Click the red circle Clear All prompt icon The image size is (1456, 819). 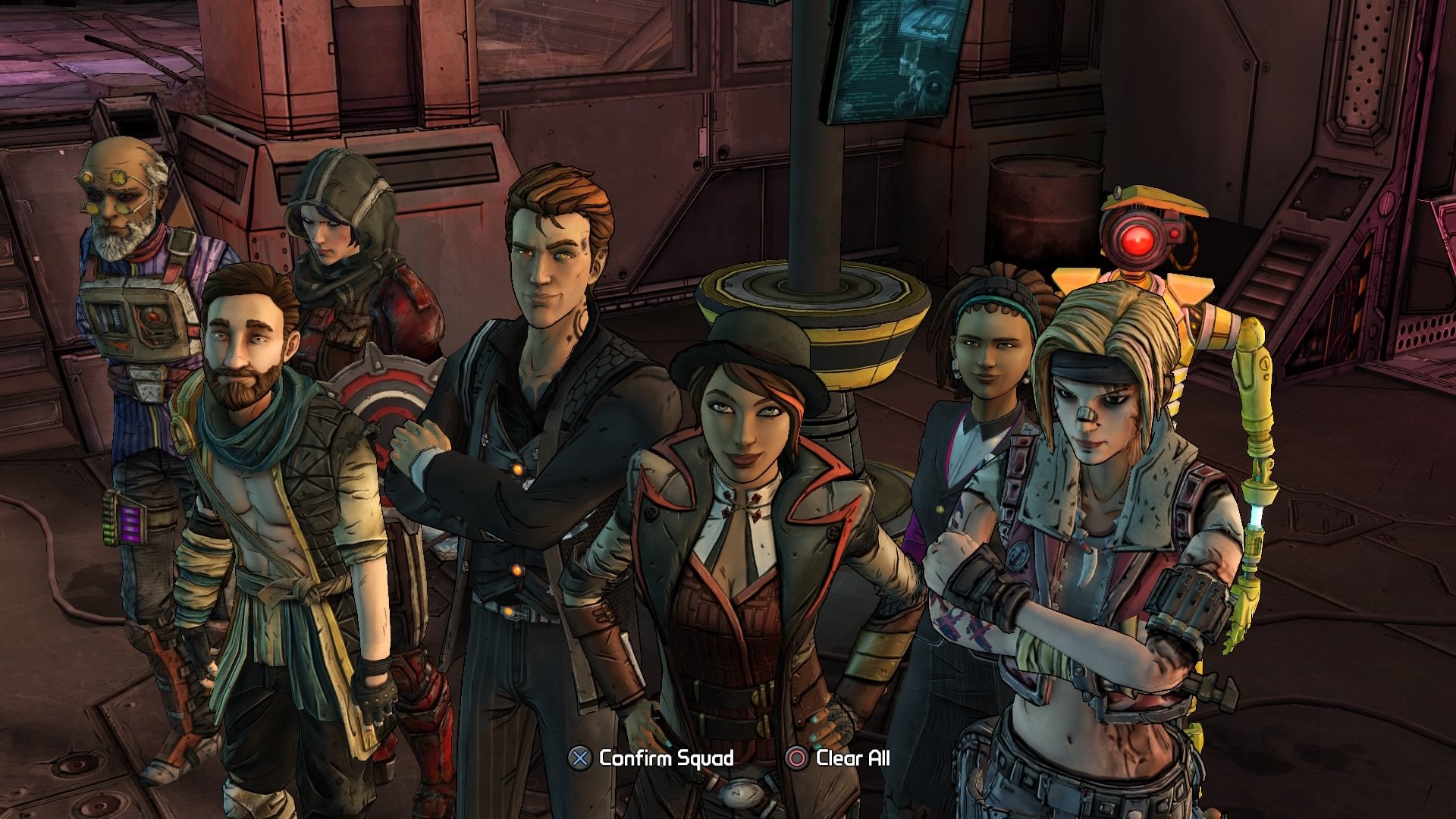click(795, 757)
